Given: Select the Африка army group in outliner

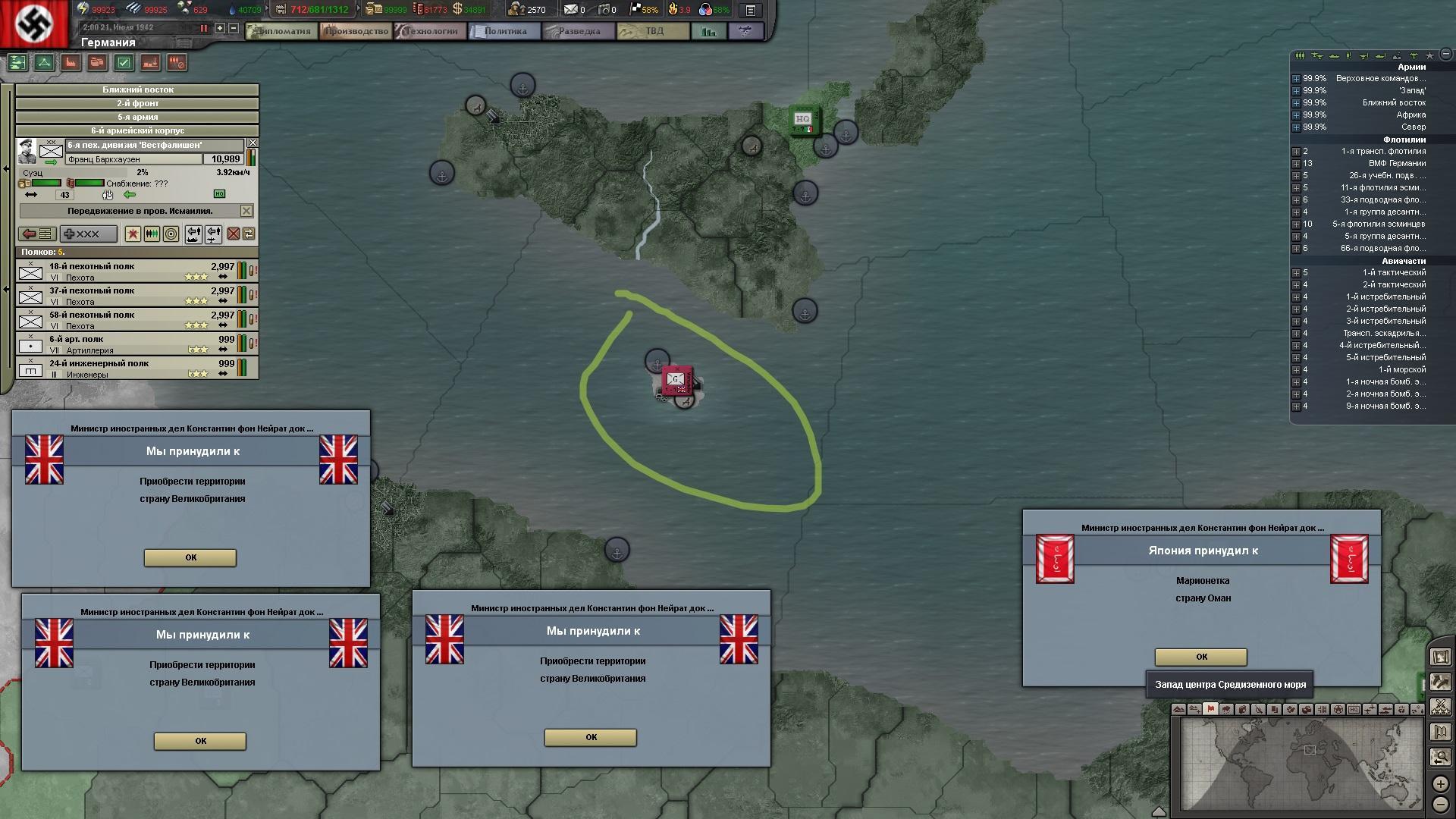Looking at the screenshot, I should (x=1410, y=115).
